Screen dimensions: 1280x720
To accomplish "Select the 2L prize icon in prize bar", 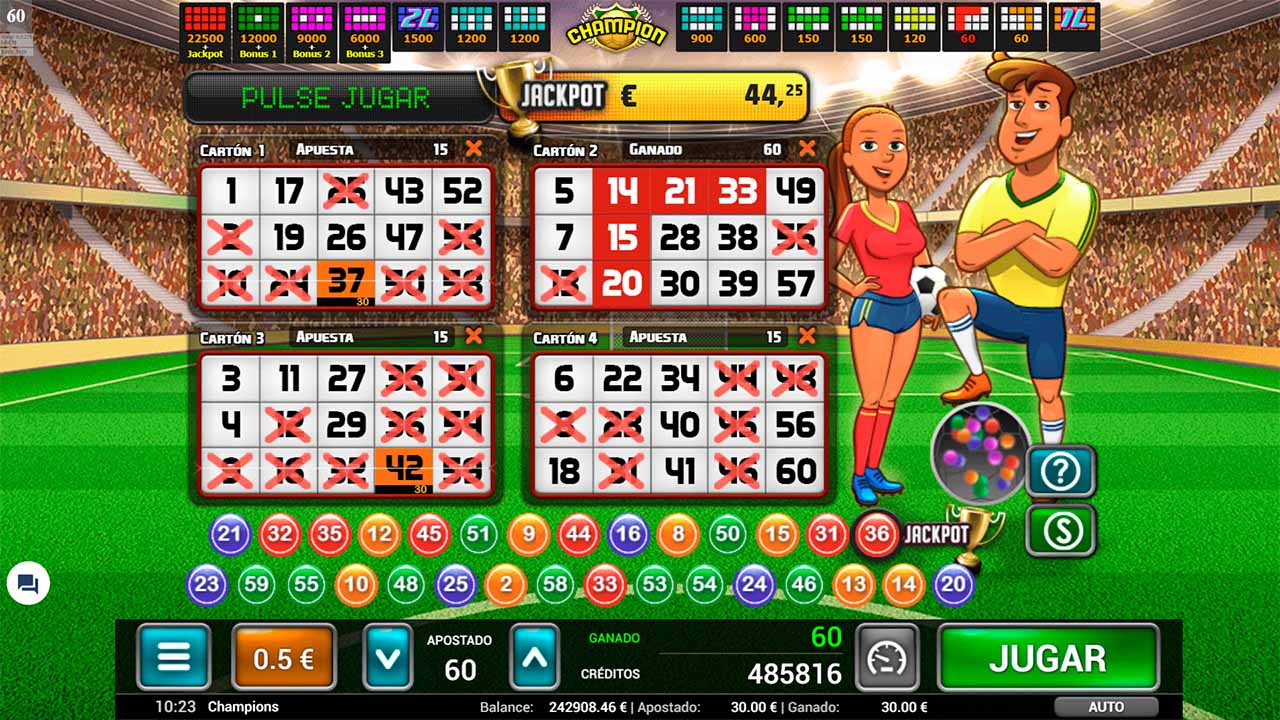I will [x=417, y=24].
